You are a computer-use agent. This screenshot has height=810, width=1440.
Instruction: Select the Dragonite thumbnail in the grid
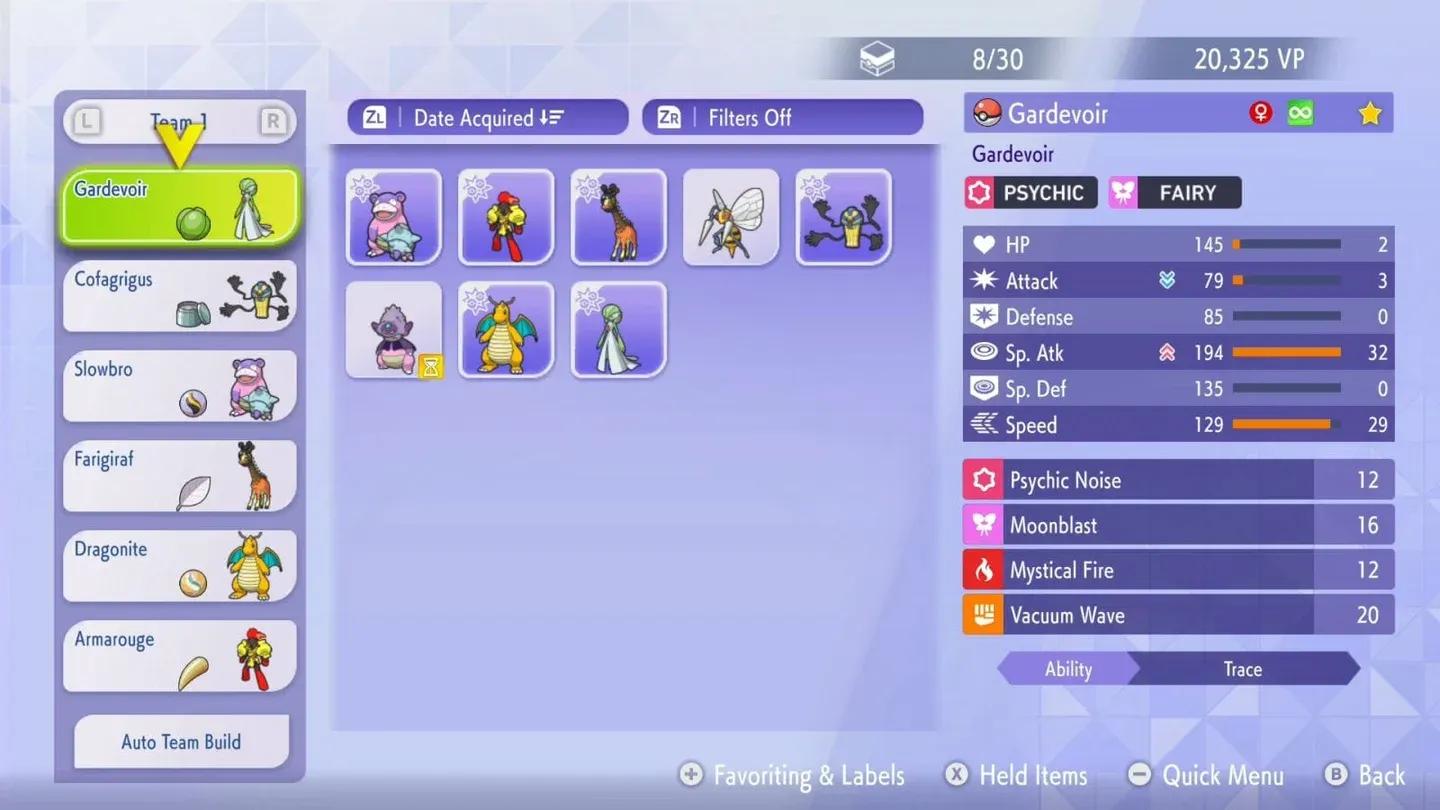pos(505,330)
